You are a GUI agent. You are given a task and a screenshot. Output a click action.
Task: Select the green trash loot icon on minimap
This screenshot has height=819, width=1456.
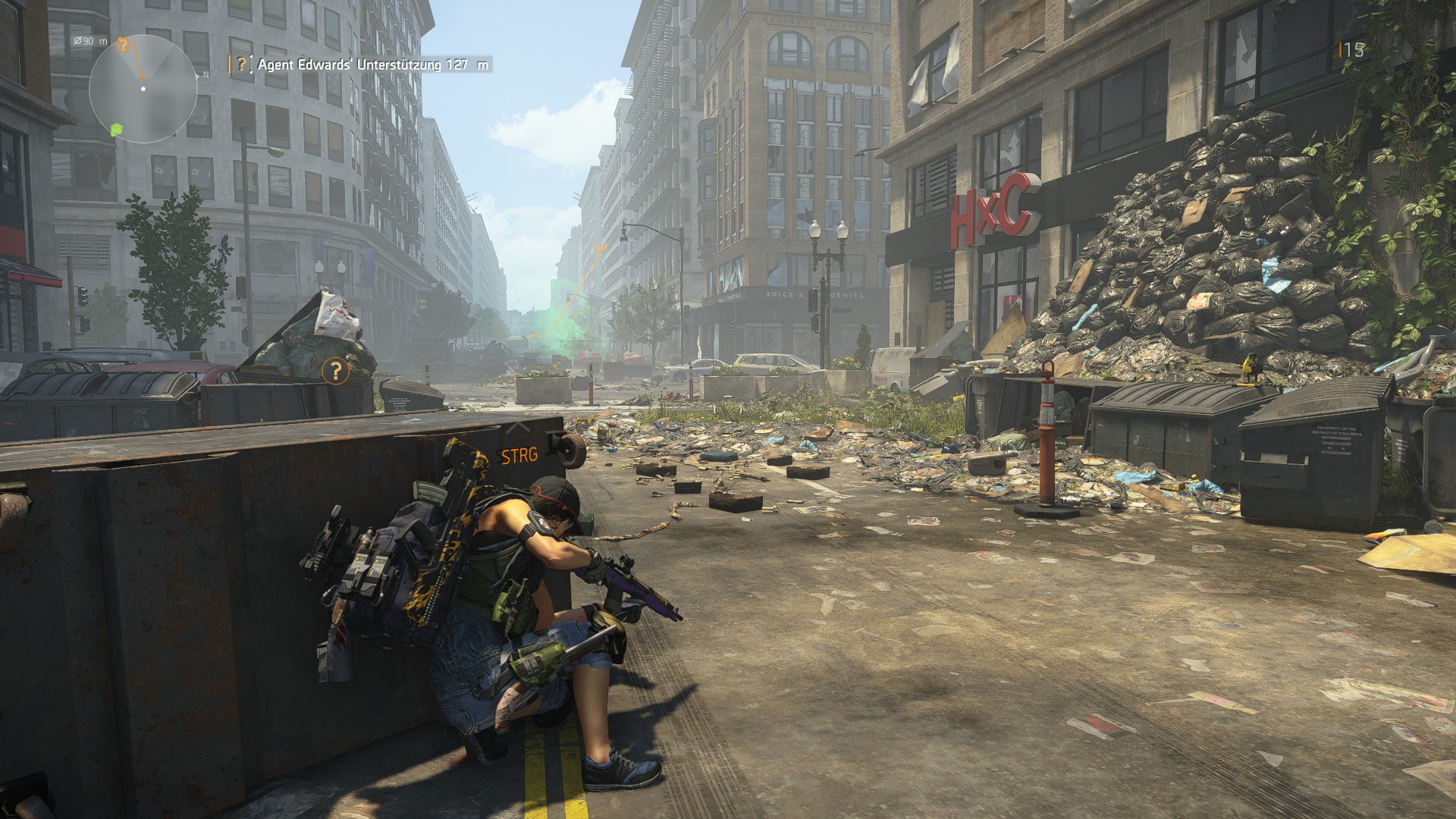click(116, 130)
